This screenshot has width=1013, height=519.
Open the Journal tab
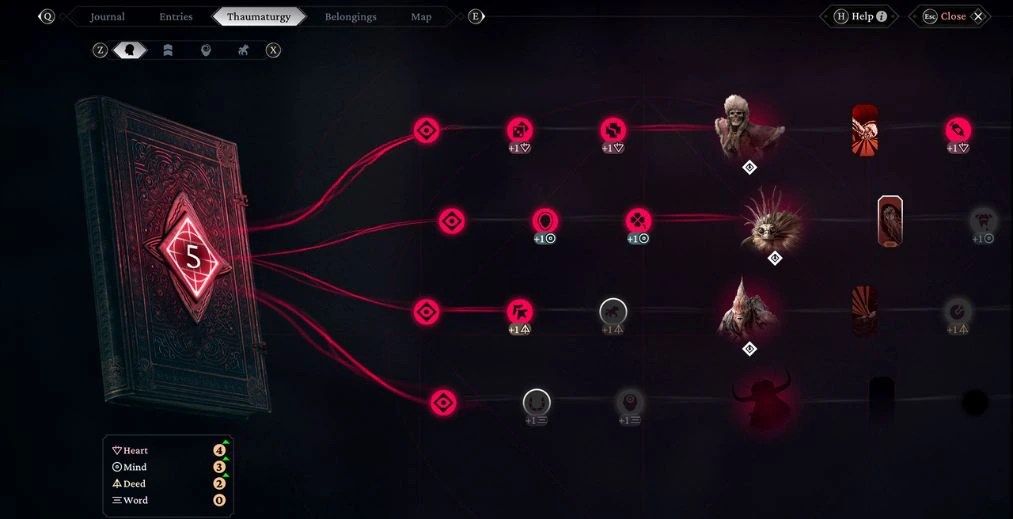tap(107, 17)
